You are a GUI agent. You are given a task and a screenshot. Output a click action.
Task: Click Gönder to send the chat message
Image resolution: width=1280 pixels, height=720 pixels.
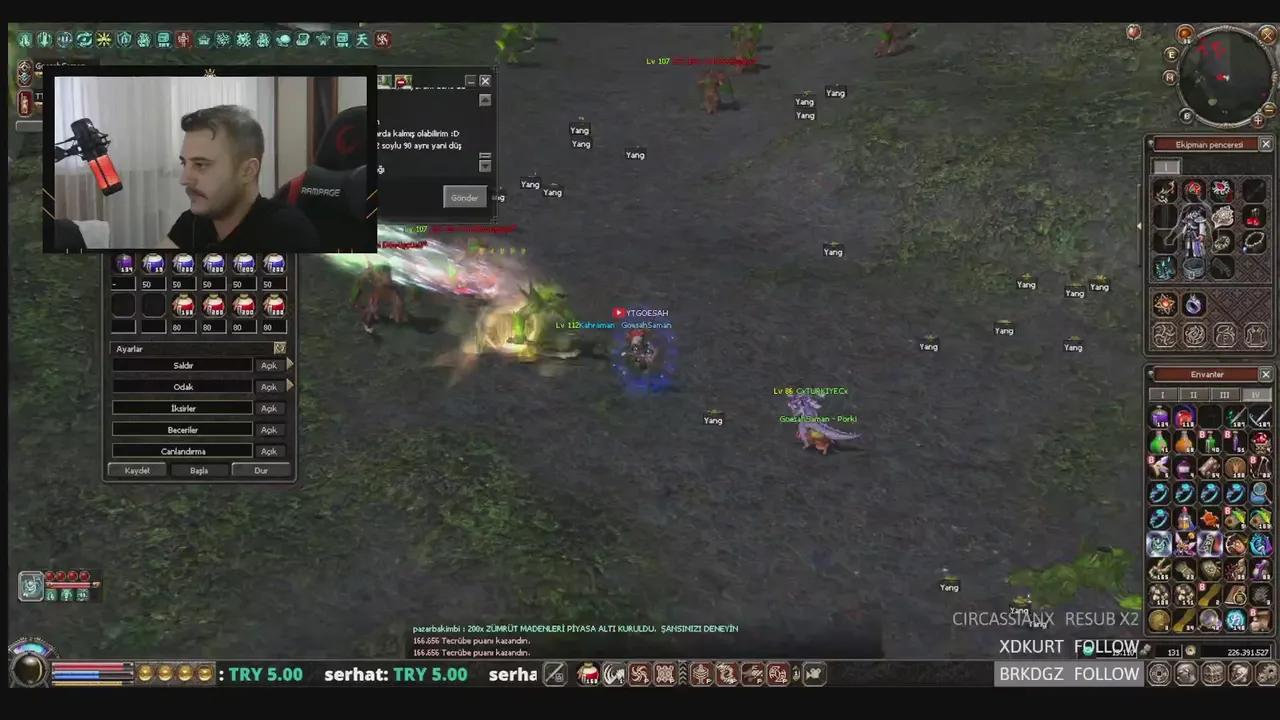(x=464, y=197)
